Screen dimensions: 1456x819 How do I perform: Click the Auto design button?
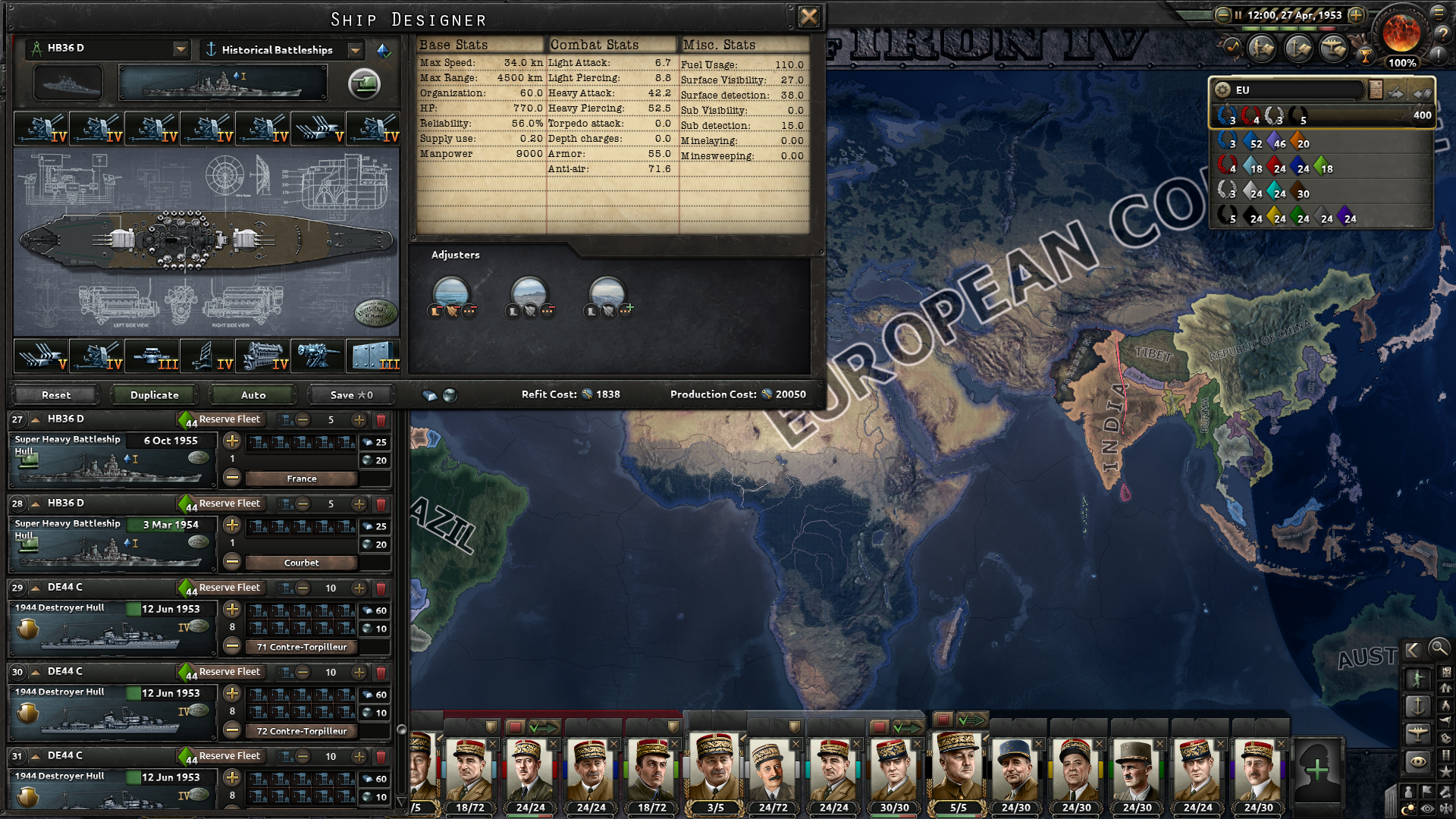tap(252, 394)
